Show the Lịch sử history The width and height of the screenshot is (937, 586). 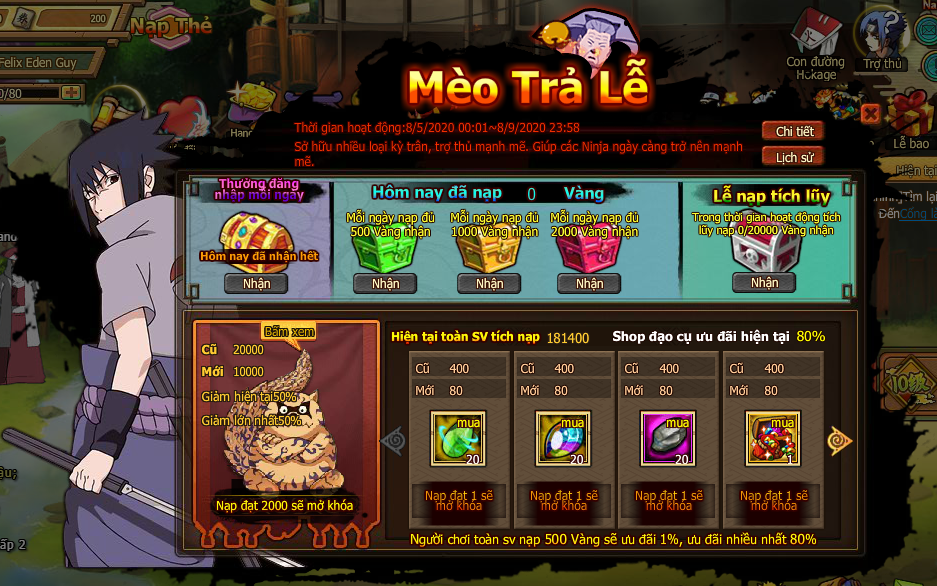794,157
